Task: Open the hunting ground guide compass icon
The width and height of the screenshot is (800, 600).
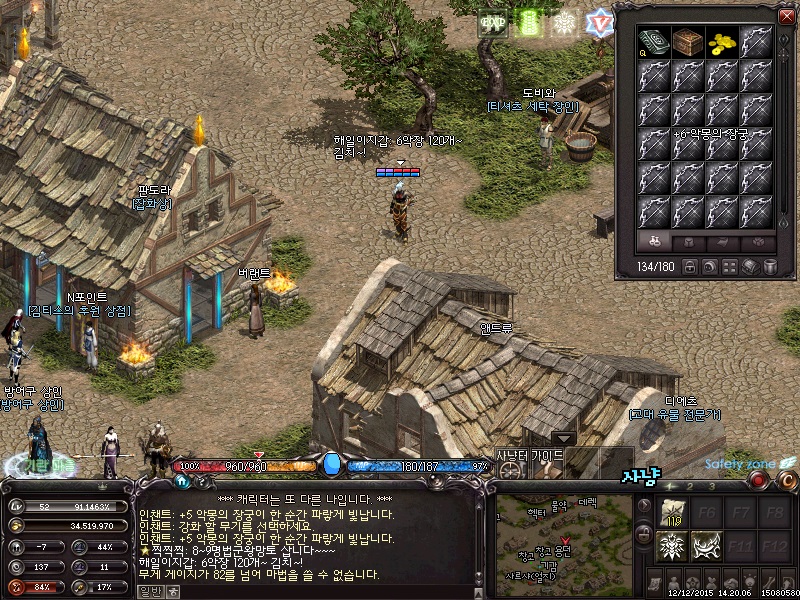Action: coord(512,468)
